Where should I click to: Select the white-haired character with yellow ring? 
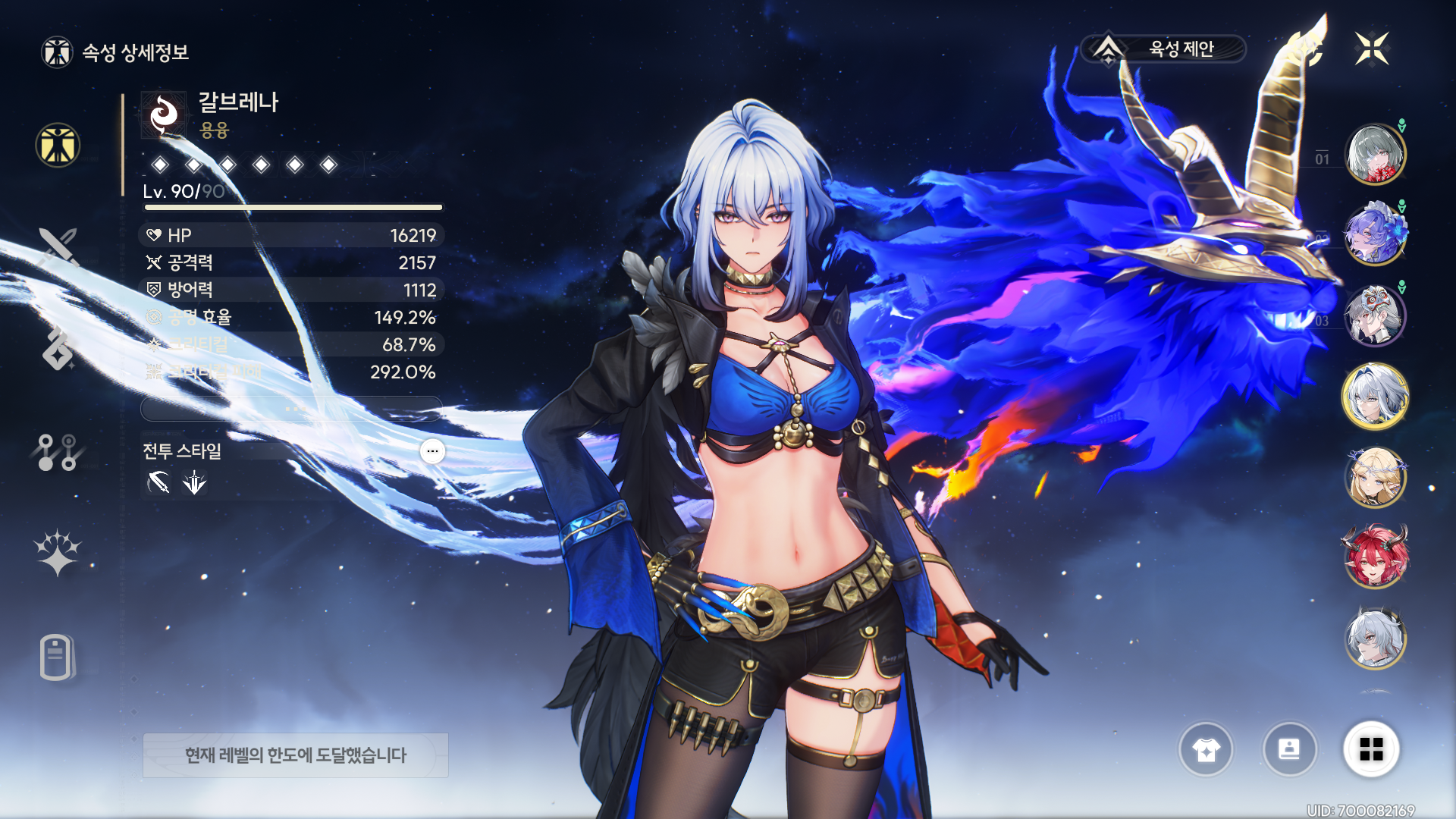pyautogui.click(x=1375, y=397)
